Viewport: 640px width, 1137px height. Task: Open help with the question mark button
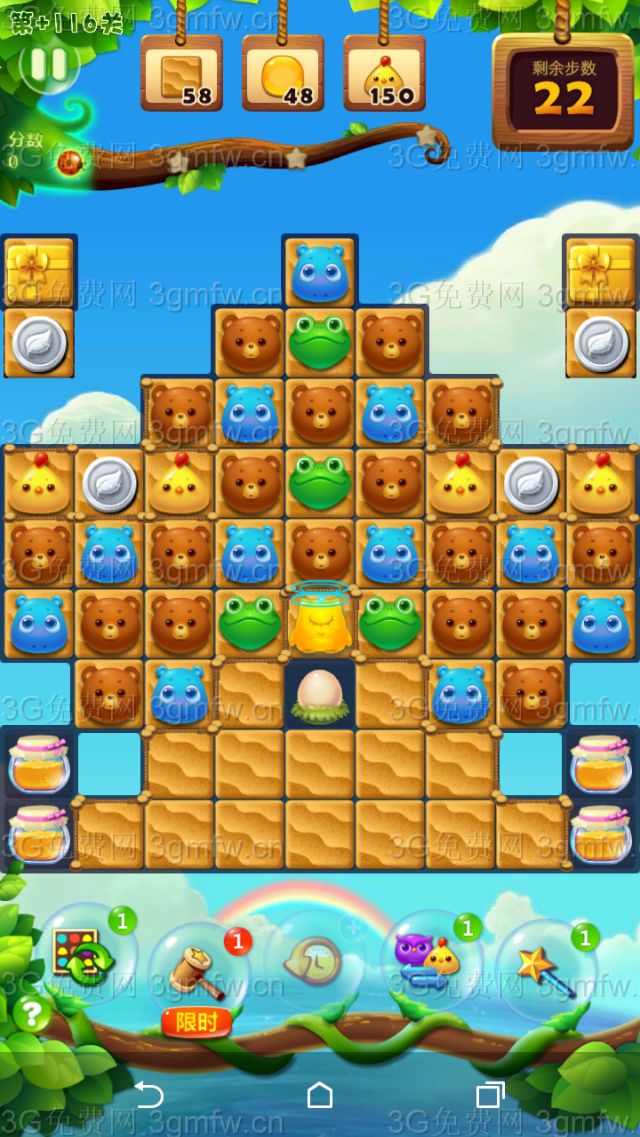pos(31,1015)
